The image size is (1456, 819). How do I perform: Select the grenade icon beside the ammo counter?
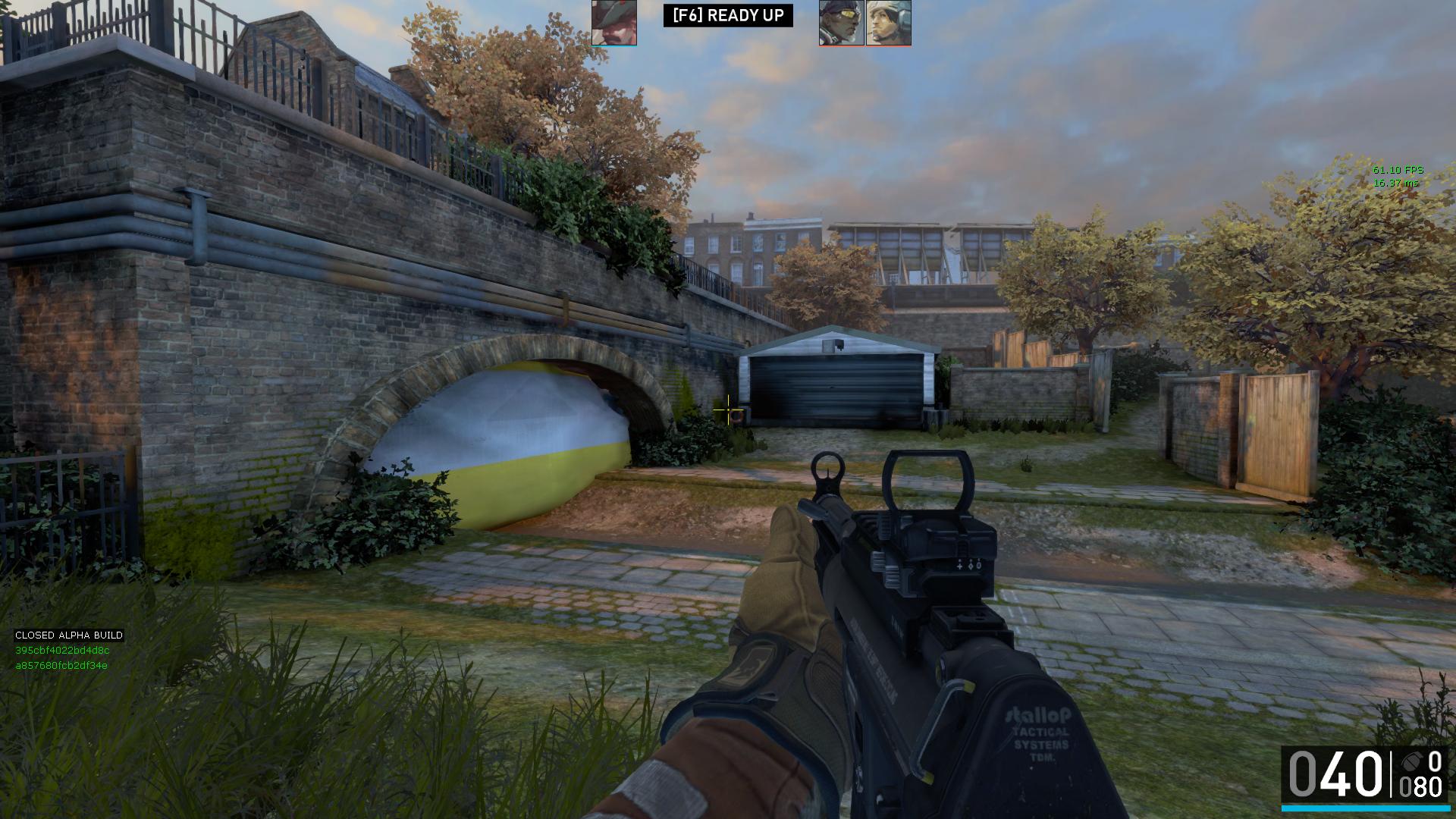[x=1412, y=761]
